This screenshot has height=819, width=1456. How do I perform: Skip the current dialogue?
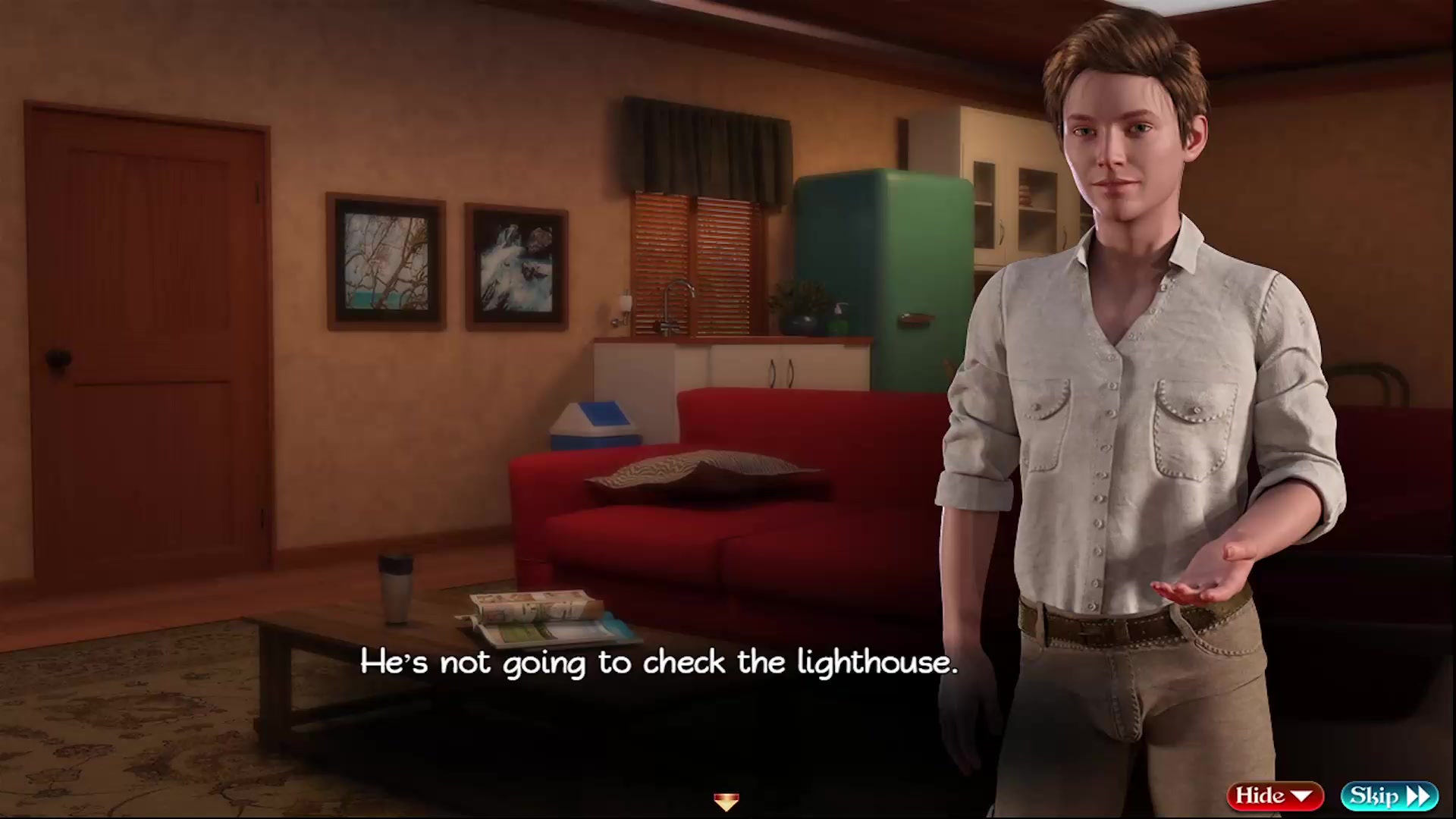(1389, 795)
